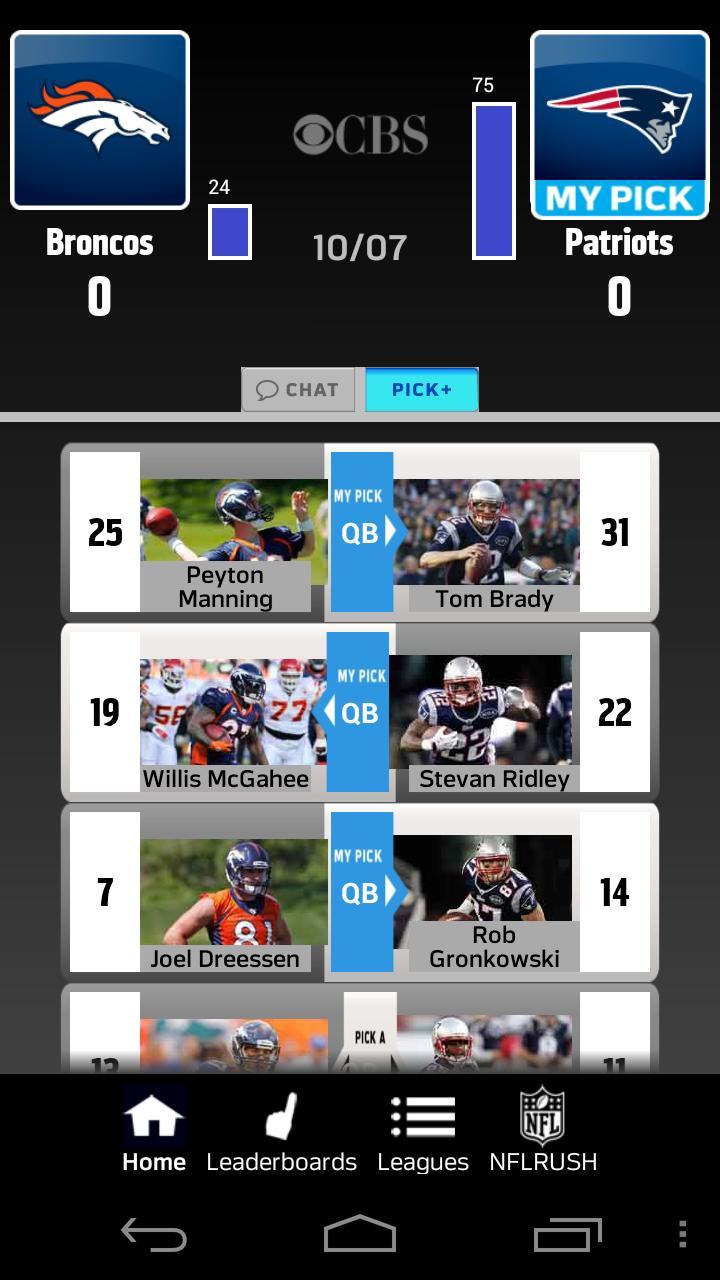Open the Chat tab
Viewport: 720px width, 1280px height.
[298, 390]
